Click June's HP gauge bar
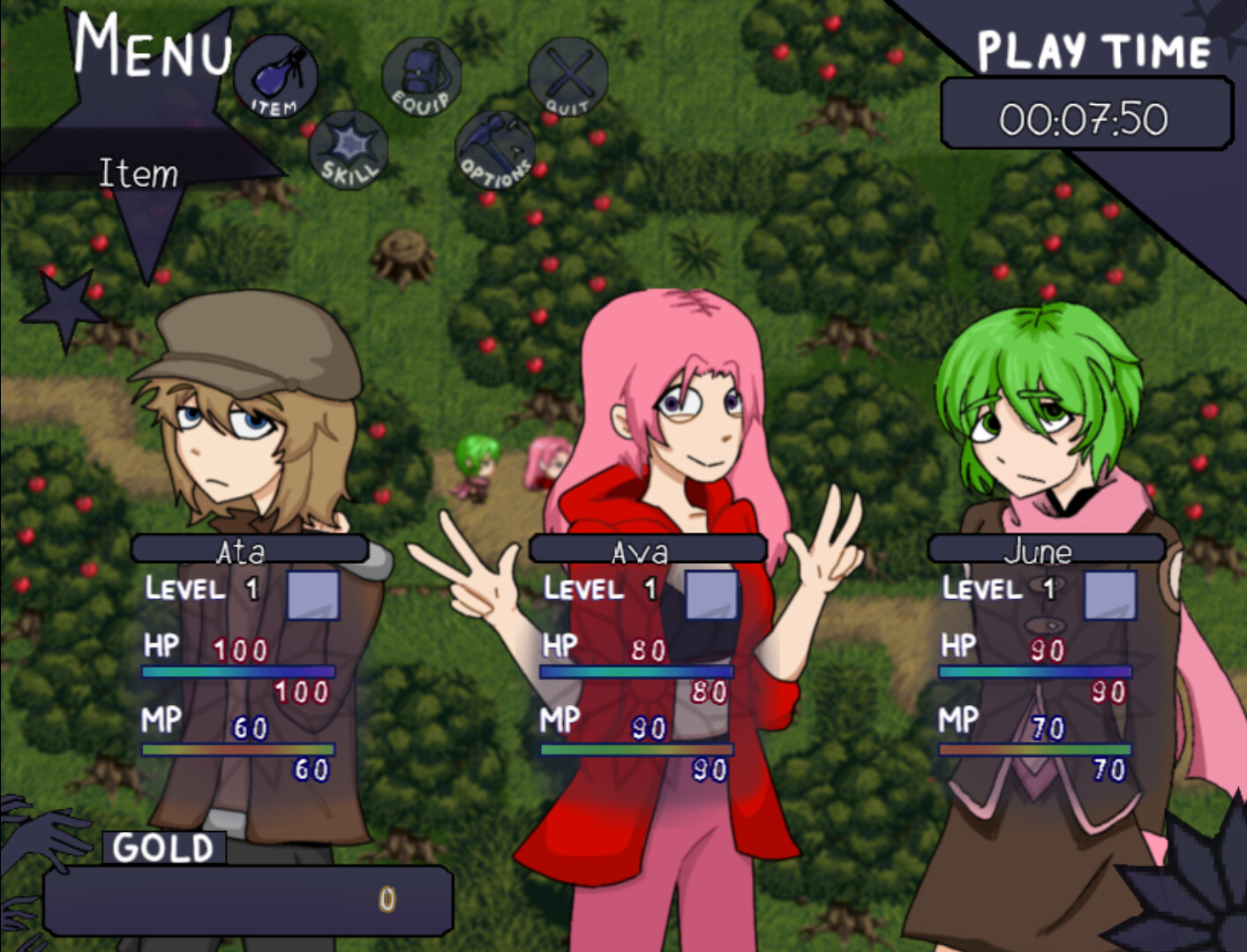Screen dimensions: 1247x952 click(x=1034, y=672)
